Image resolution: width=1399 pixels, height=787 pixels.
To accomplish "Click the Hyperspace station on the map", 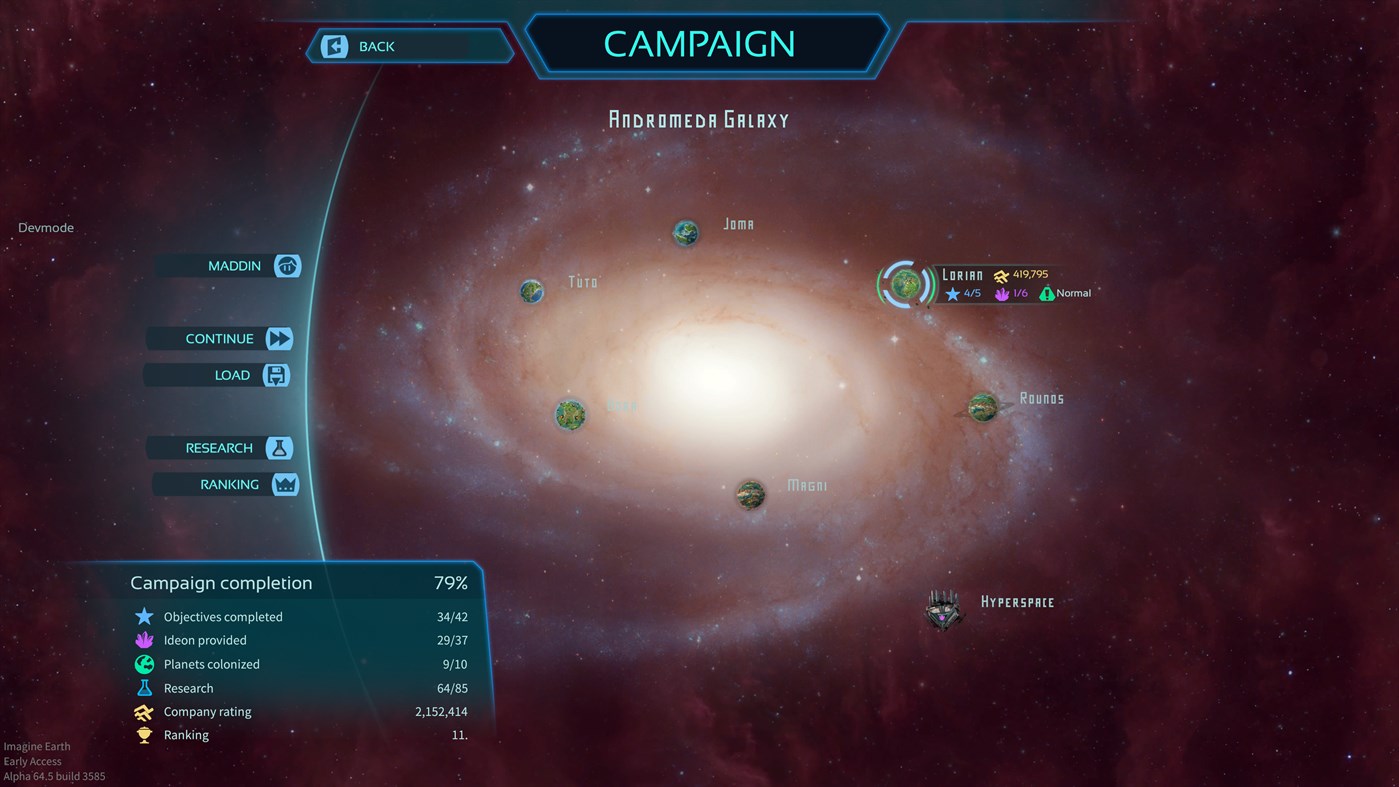I will pos(942,608).
